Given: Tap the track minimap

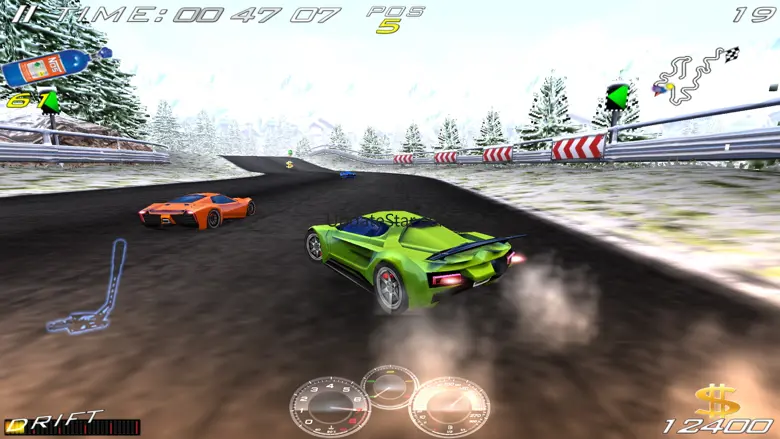Looking at the screenshot, I should (694, 77).
